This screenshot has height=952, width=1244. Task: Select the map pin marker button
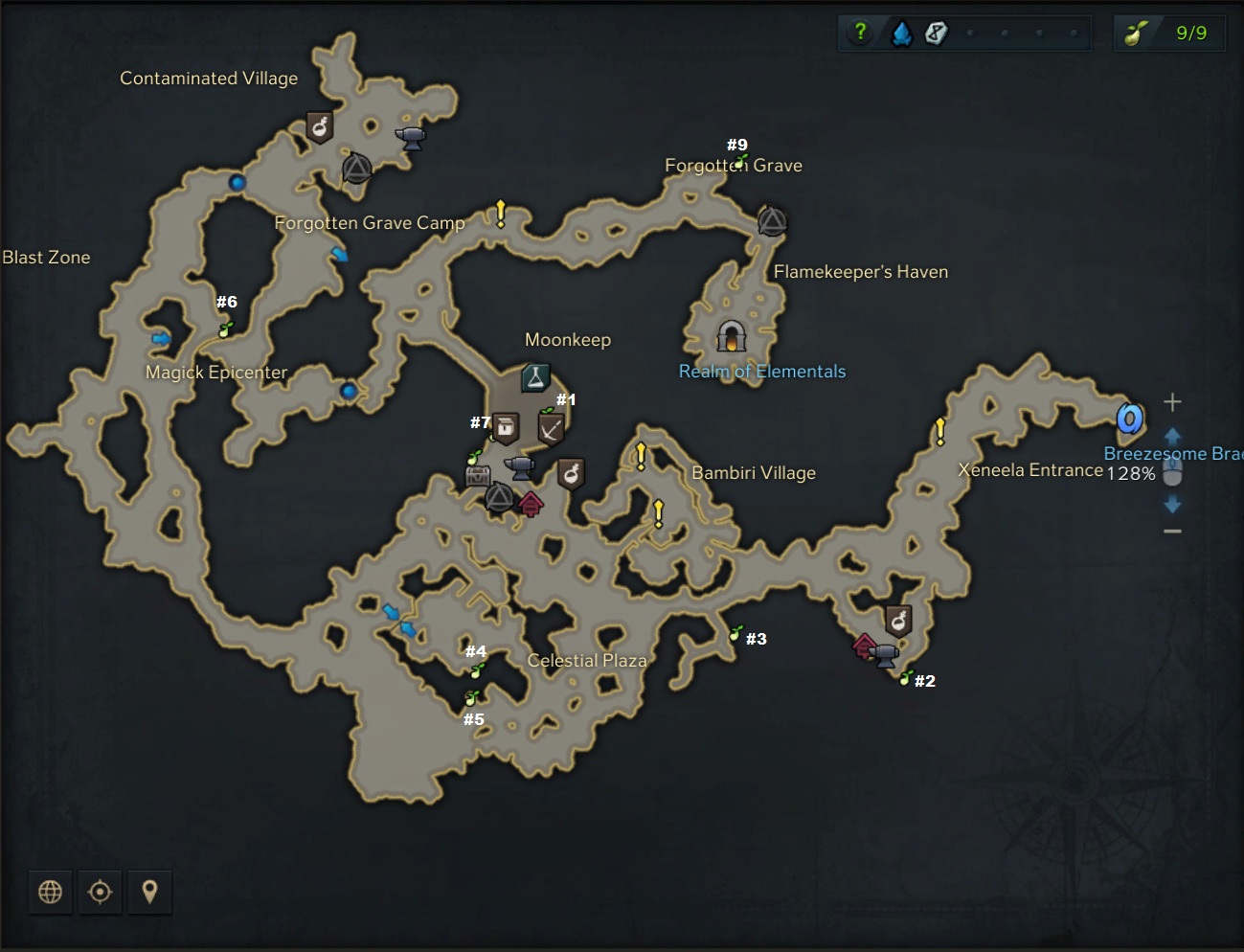(x=149, y=893)
